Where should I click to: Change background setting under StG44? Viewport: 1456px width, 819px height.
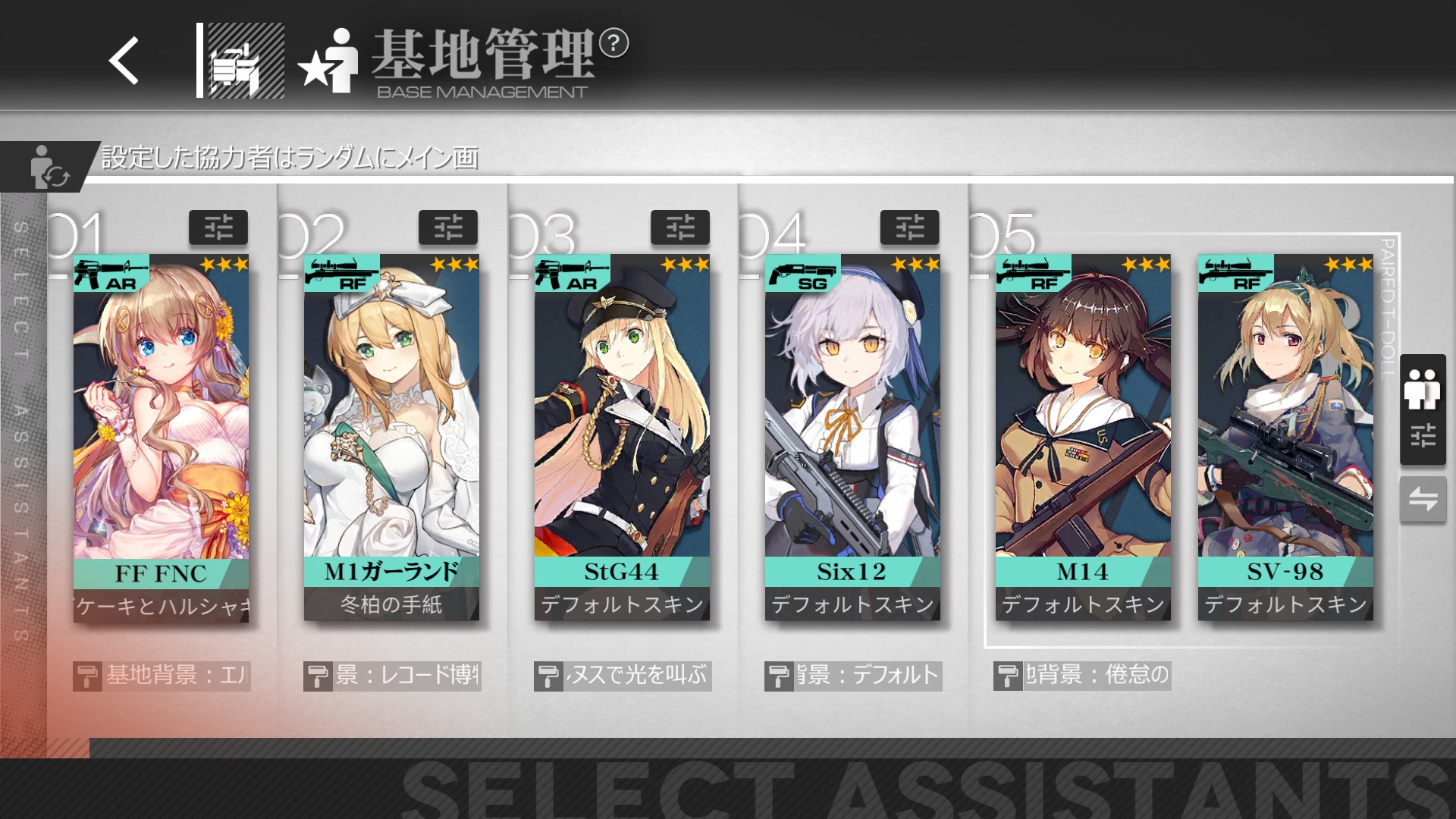pyautogui.click(x=623, y=675)
